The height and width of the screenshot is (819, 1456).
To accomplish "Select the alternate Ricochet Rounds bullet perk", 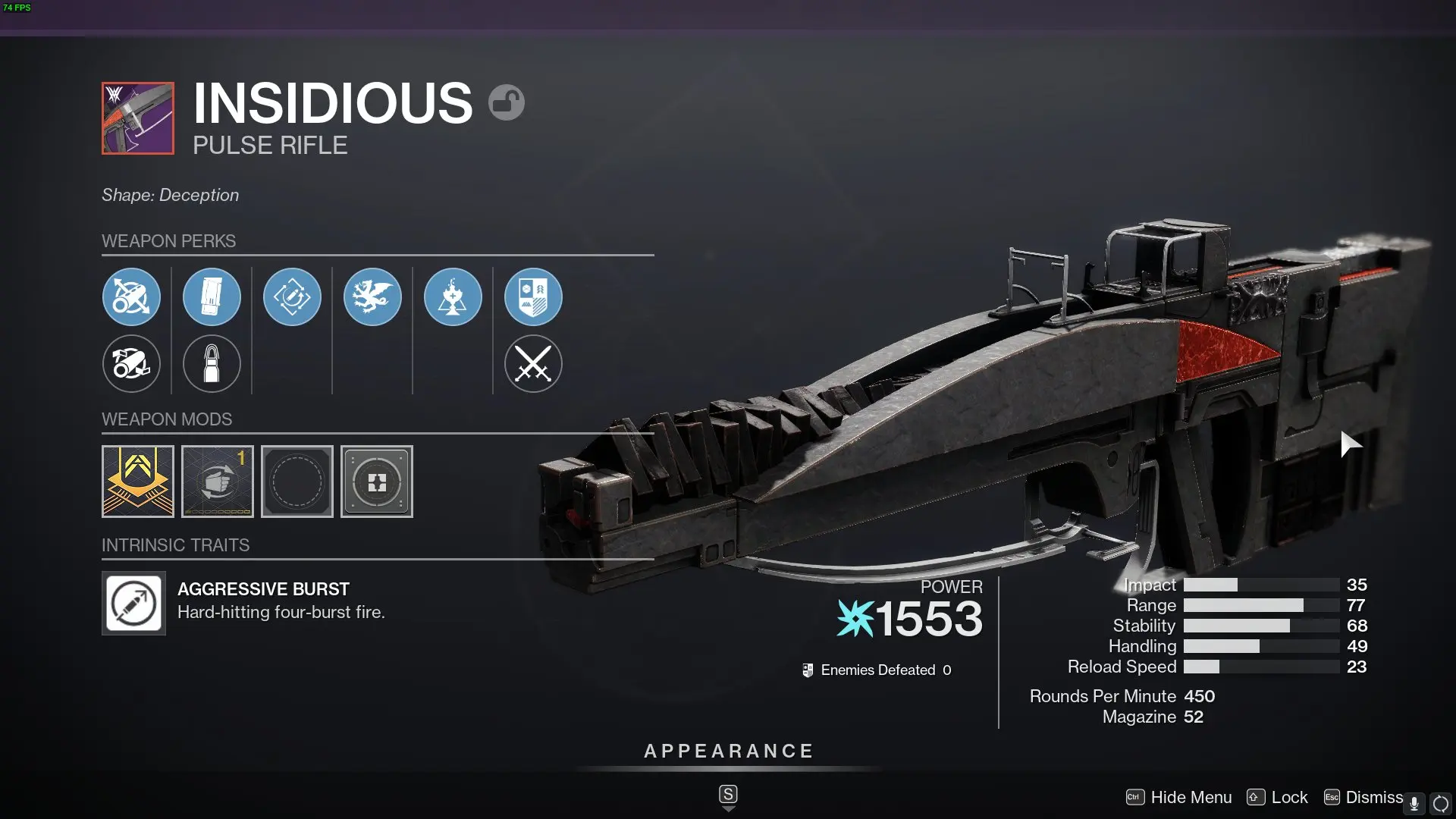I will (x=212, y=364).
